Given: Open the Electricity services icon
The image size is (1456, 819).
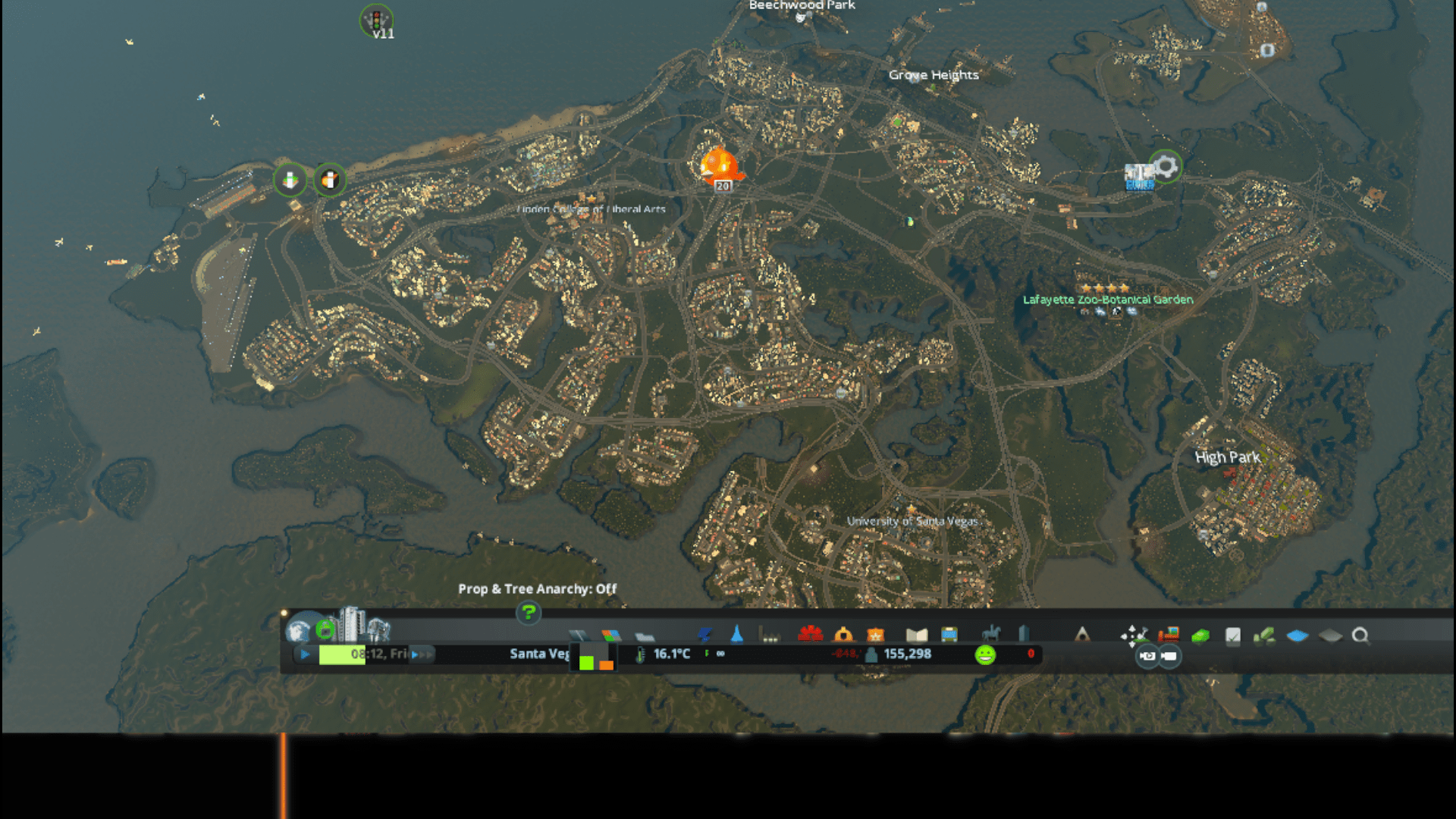Looking at the screenshot, I should click(x=704, y=635).
